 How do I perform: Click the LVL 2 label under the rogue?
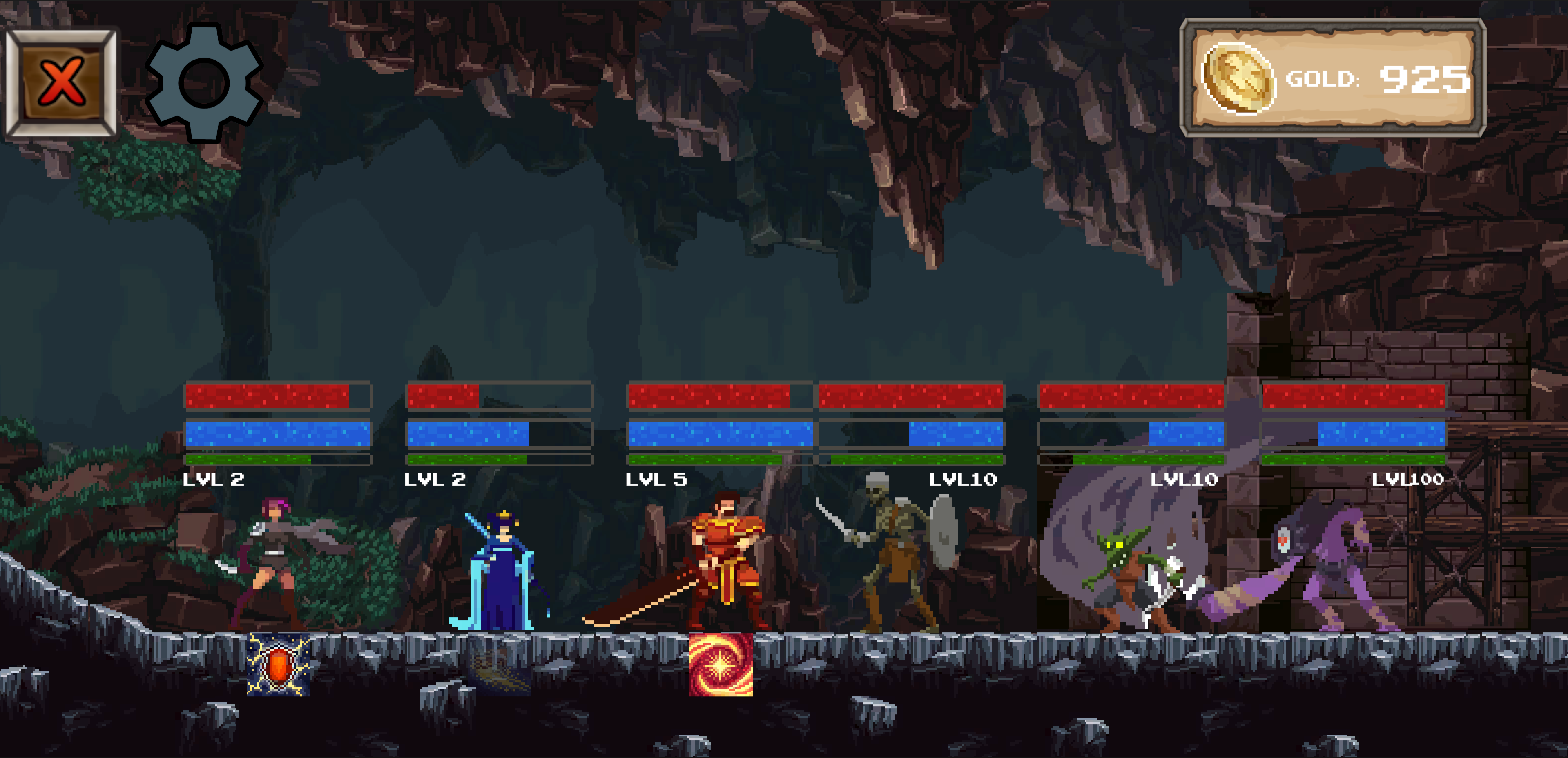click(x=213, y=480)
